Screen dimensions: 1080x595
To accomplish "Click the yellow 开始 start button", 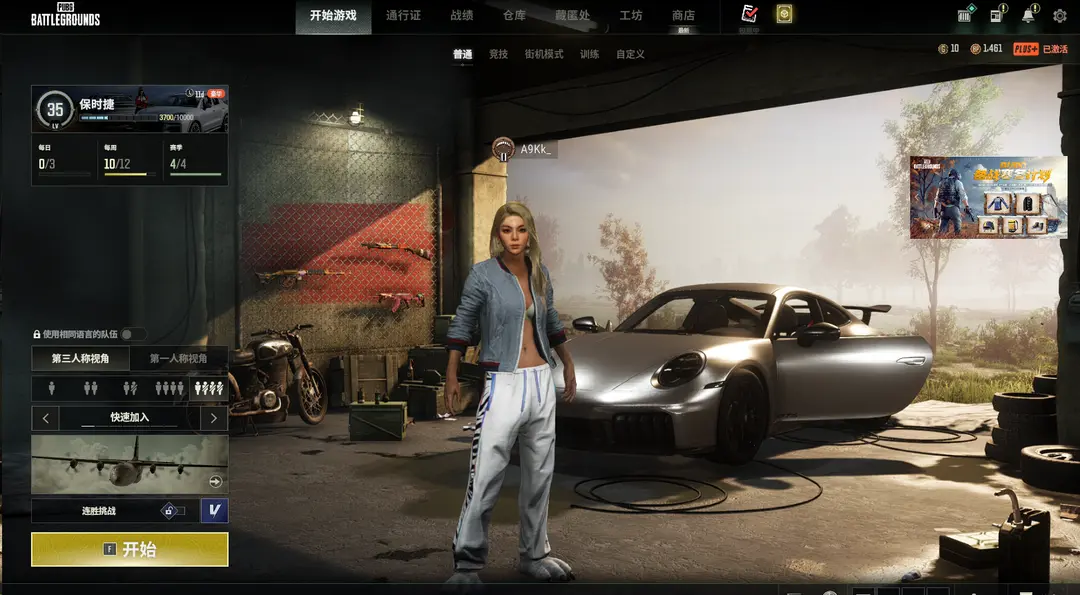I will coord(130,549).
